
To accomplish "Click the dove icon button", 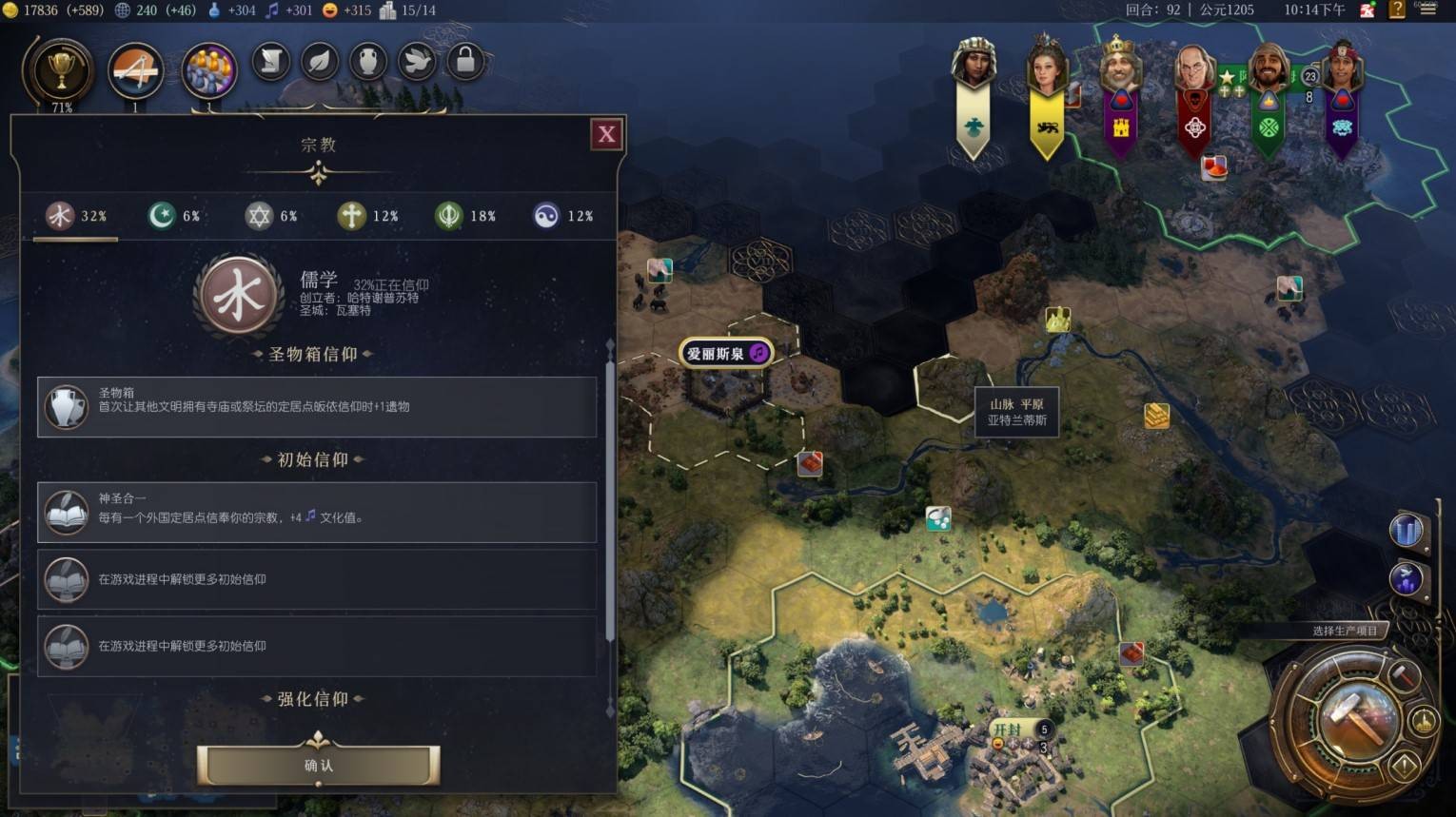I will (x=417, y=62).
